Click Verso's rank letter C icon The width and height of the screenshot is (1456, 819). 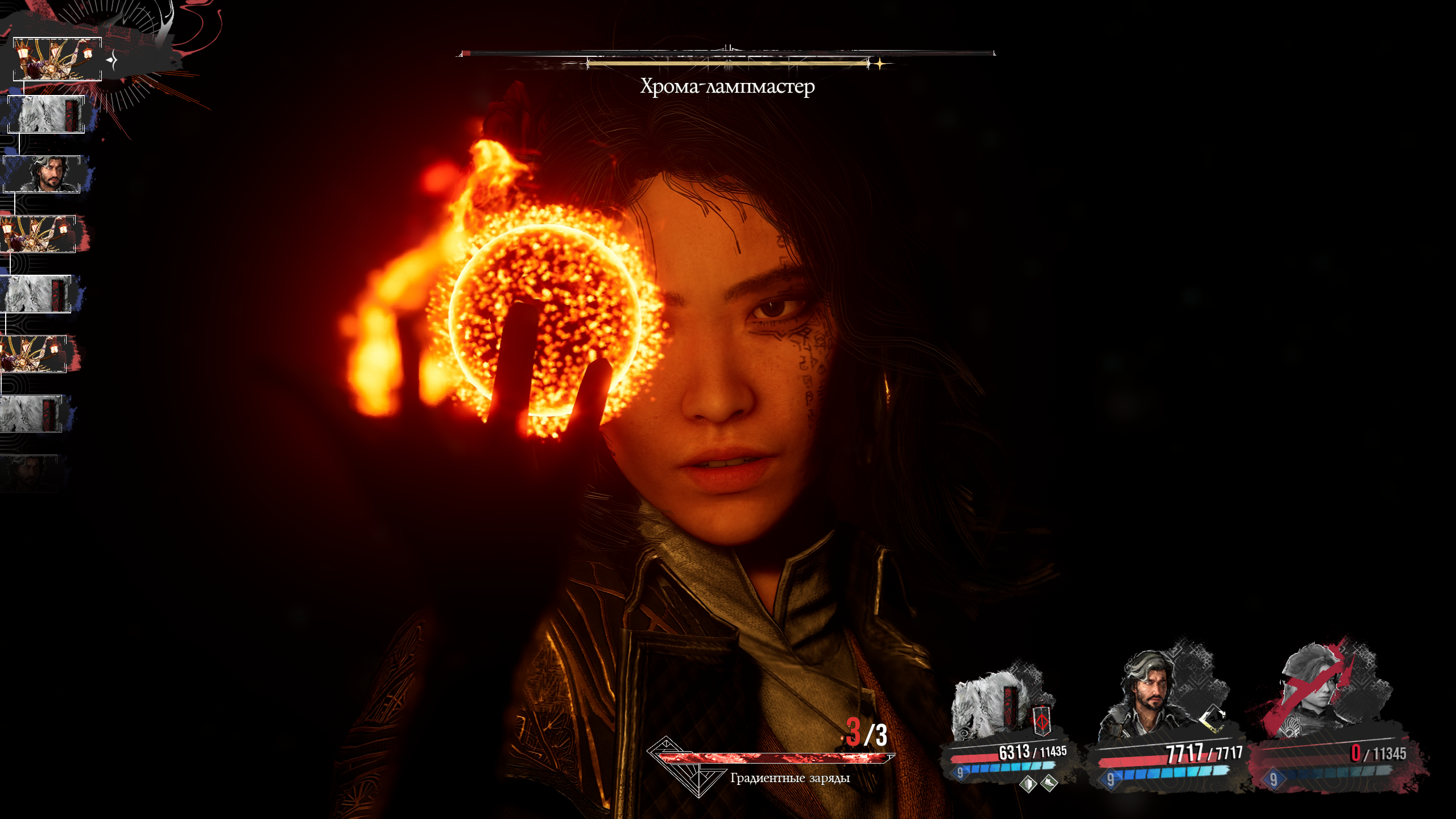(x=1211, y=718)
